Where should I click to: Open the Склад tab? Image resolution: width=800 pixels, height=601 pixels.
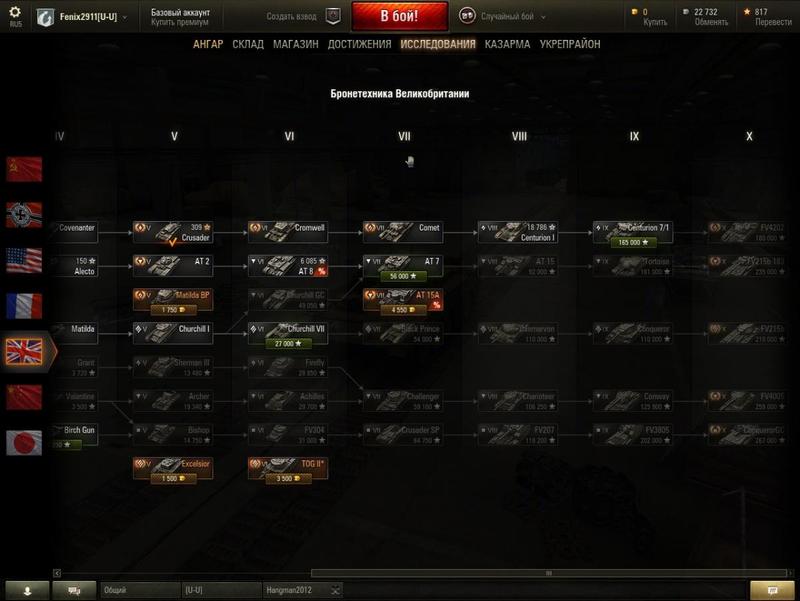248,45
